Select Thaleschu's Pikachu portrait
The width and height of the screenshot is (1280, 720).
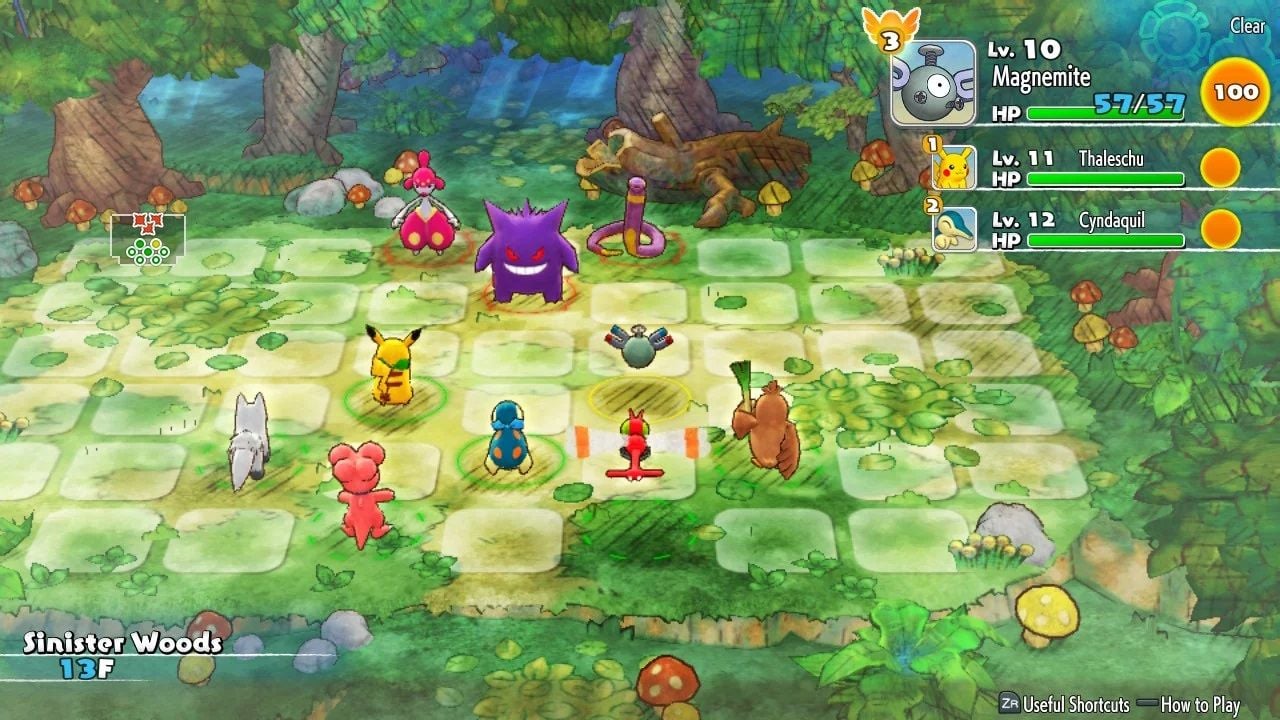tap(954, 167)
